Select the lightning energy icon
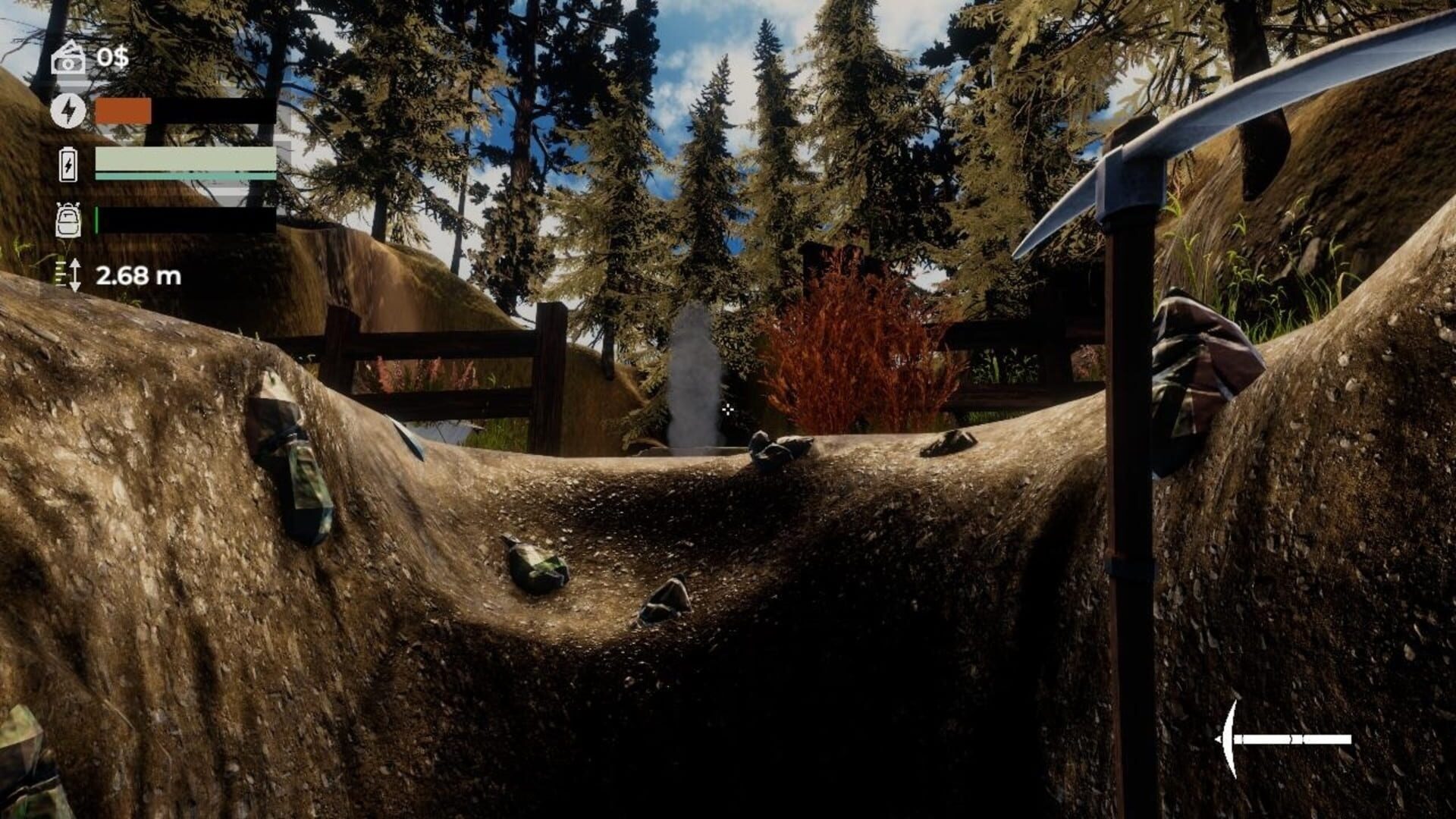 tap(70, 111)
